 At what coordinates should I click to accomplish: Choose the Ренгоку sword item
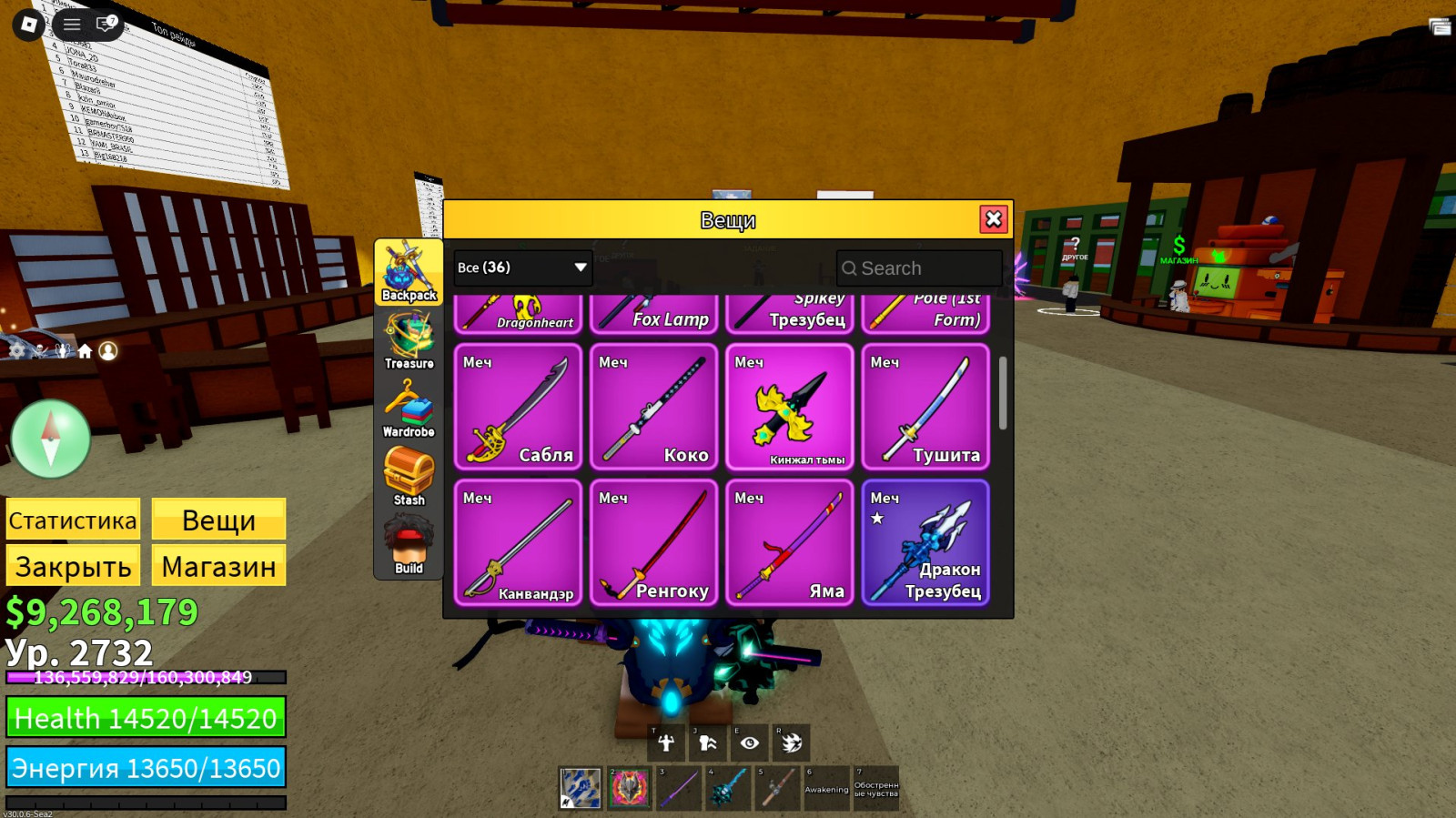point(653,542)
